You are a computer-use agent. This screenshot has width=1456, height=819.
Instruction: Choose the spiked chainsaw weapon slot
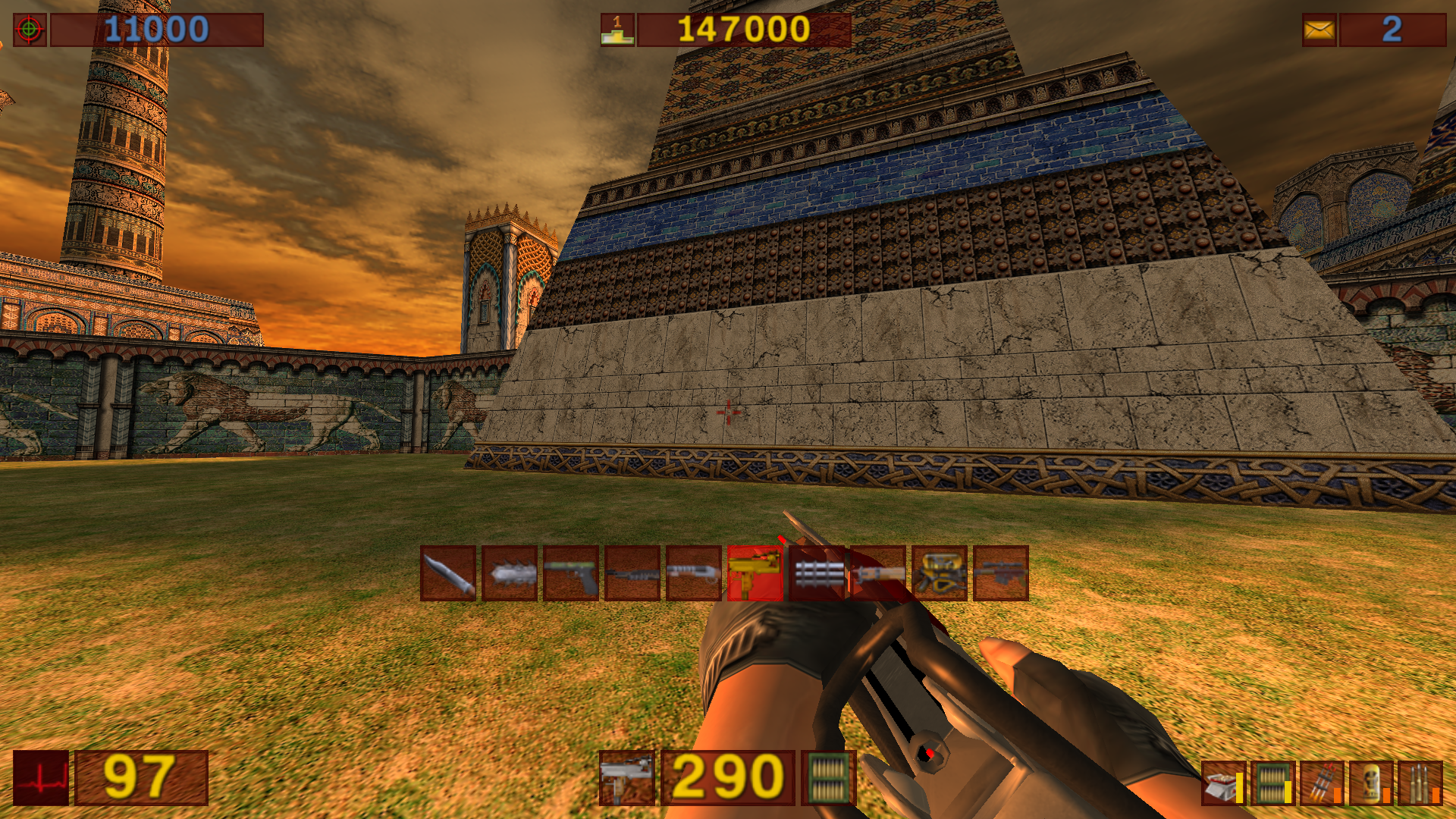click(510, 573)
